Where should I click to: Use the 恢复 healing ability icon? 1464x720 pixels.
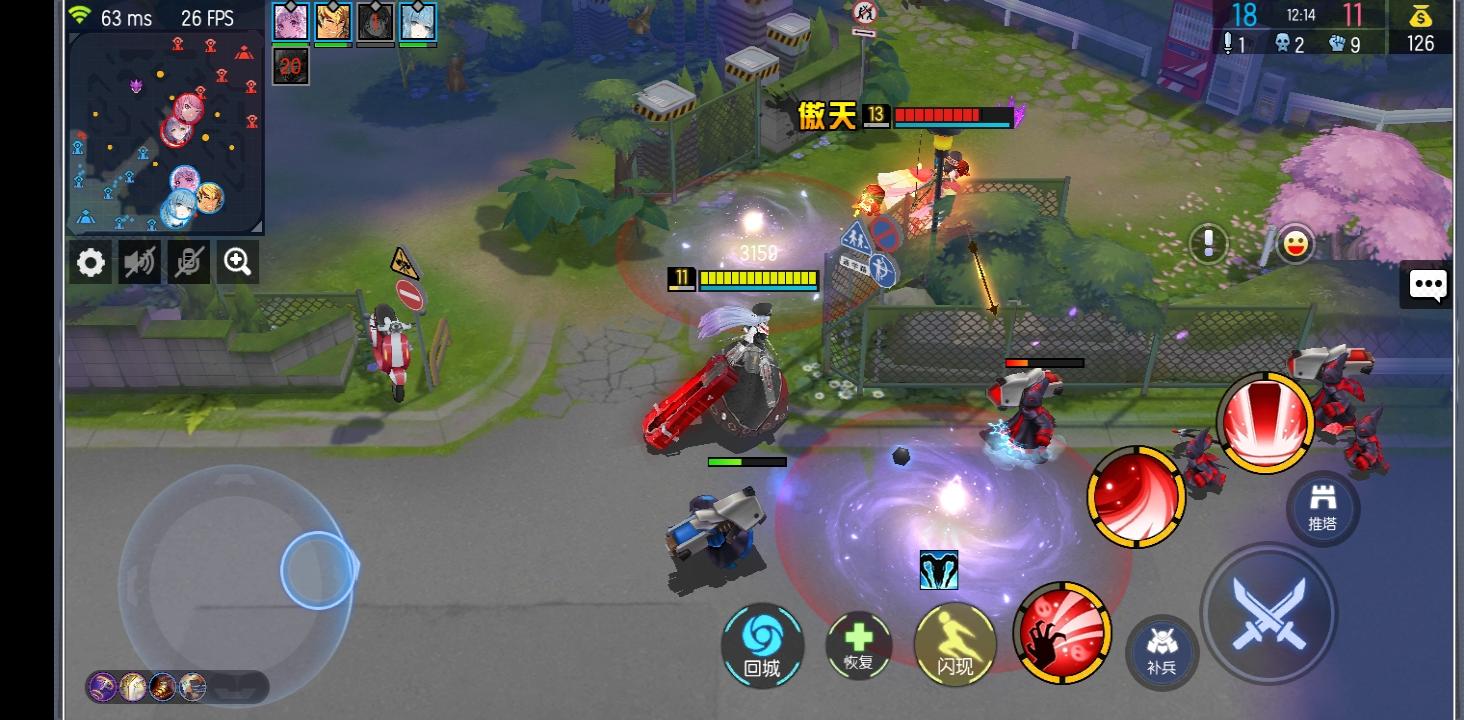click(857, 645)
